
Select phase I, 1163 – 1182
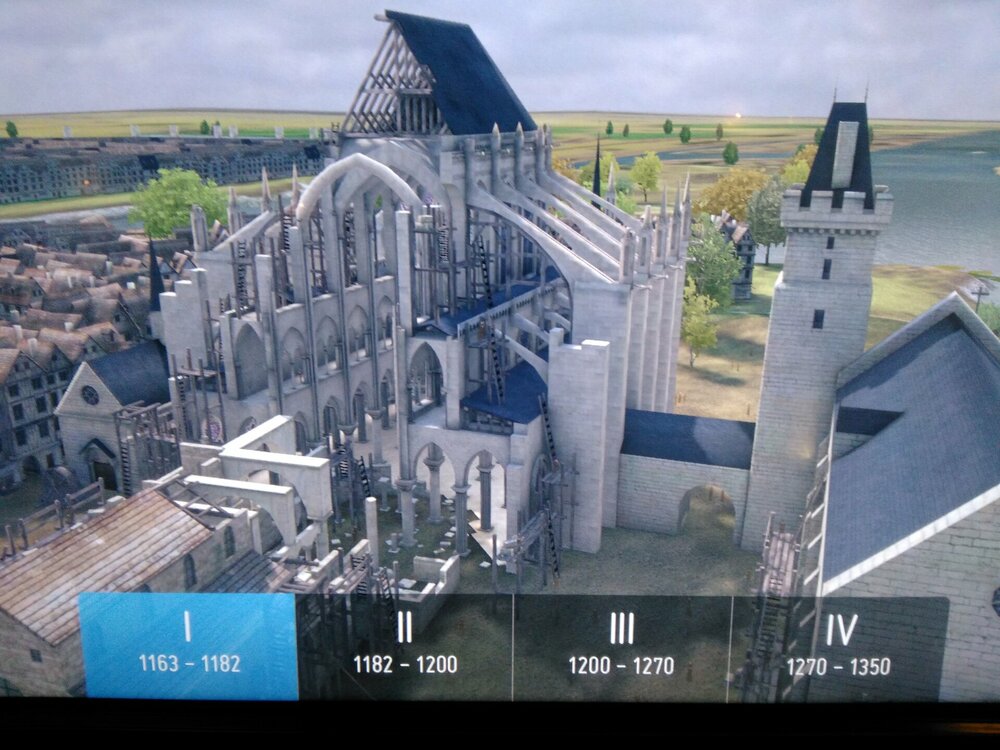tap(187, 645)
